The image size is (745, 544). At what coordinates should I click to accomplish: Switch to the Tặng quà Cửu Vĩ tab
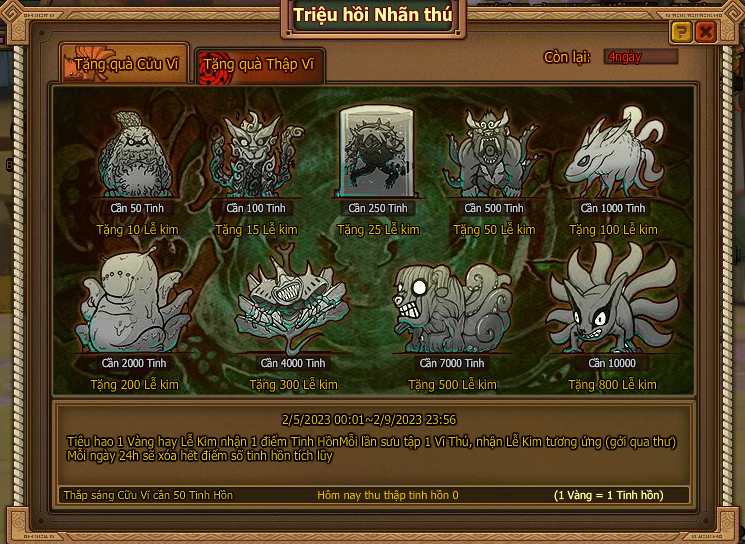[x=124, y=66]
